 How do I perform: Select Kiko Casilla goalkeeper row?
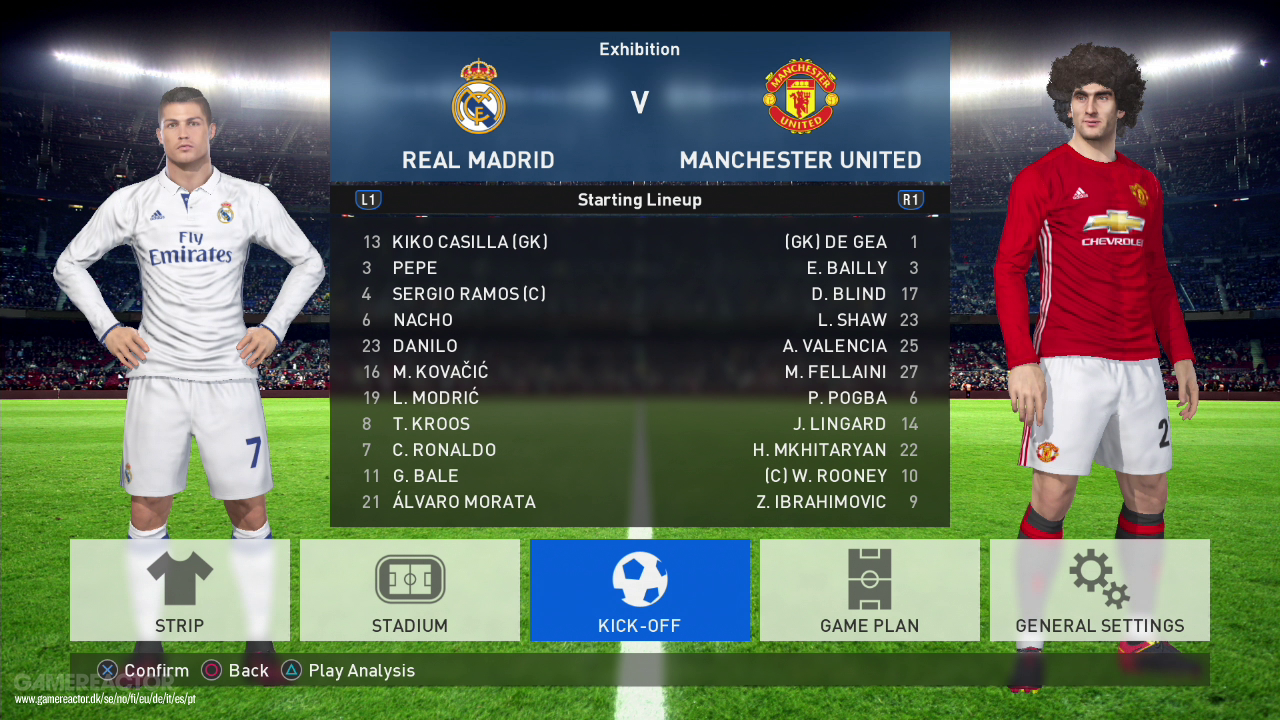[470, 242]
